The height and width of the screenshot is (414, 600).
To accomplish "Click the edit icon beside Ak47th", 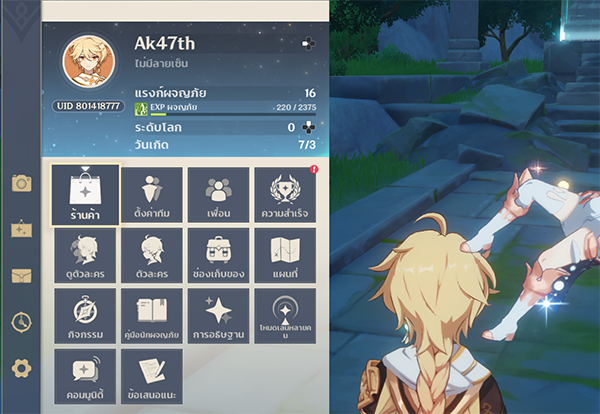I will [309, 44].
